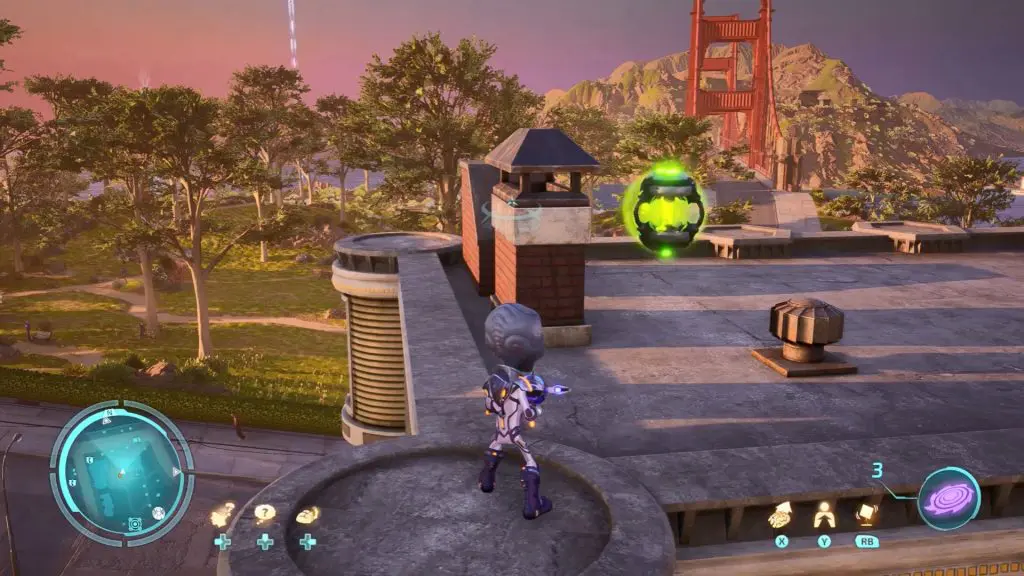1024x576 pixels.
Task: Choose the question mark ability icon
Action: pos(264,514)
